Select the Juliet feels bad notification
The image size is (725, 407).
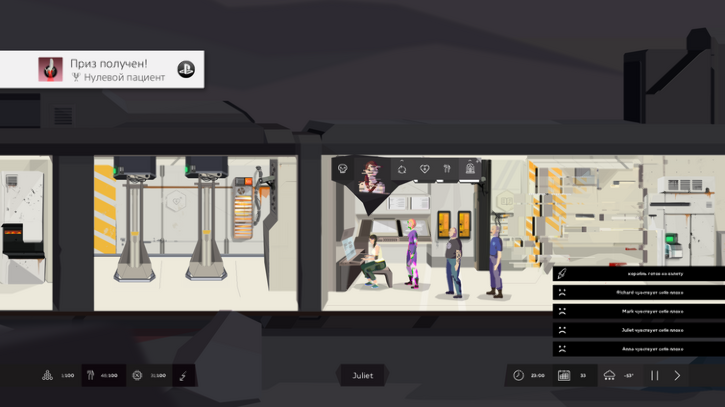click(x=639, y=329)
